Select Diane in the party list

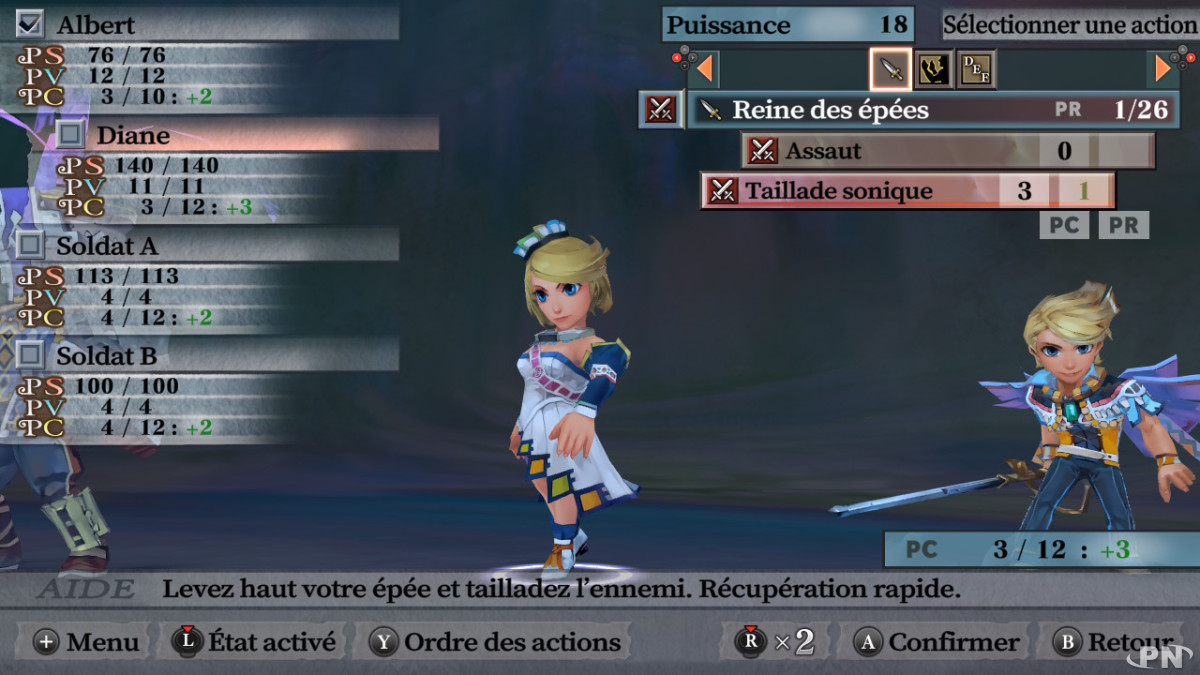(133, 134)
